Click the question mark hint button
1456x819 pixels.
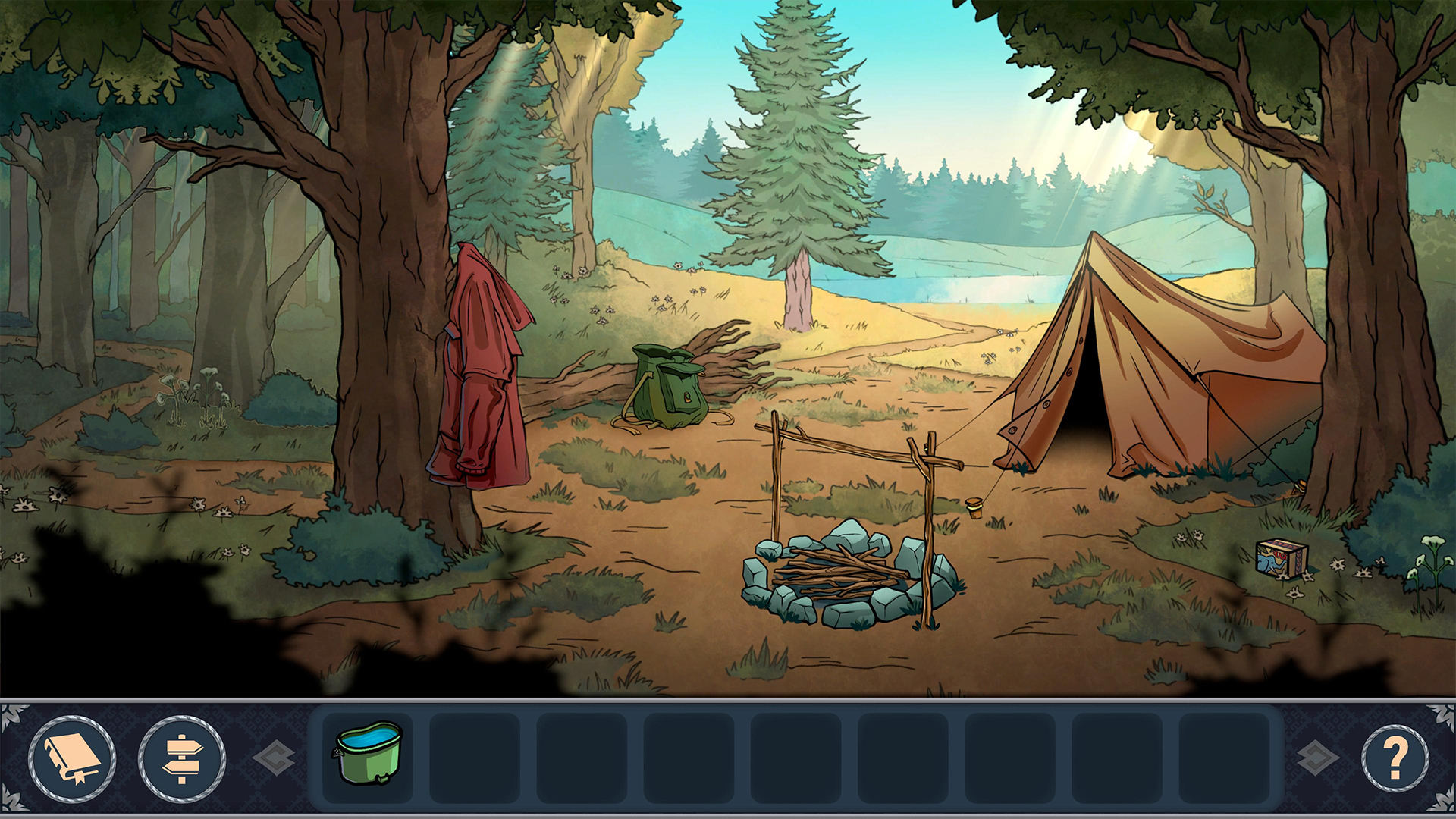1395,758
